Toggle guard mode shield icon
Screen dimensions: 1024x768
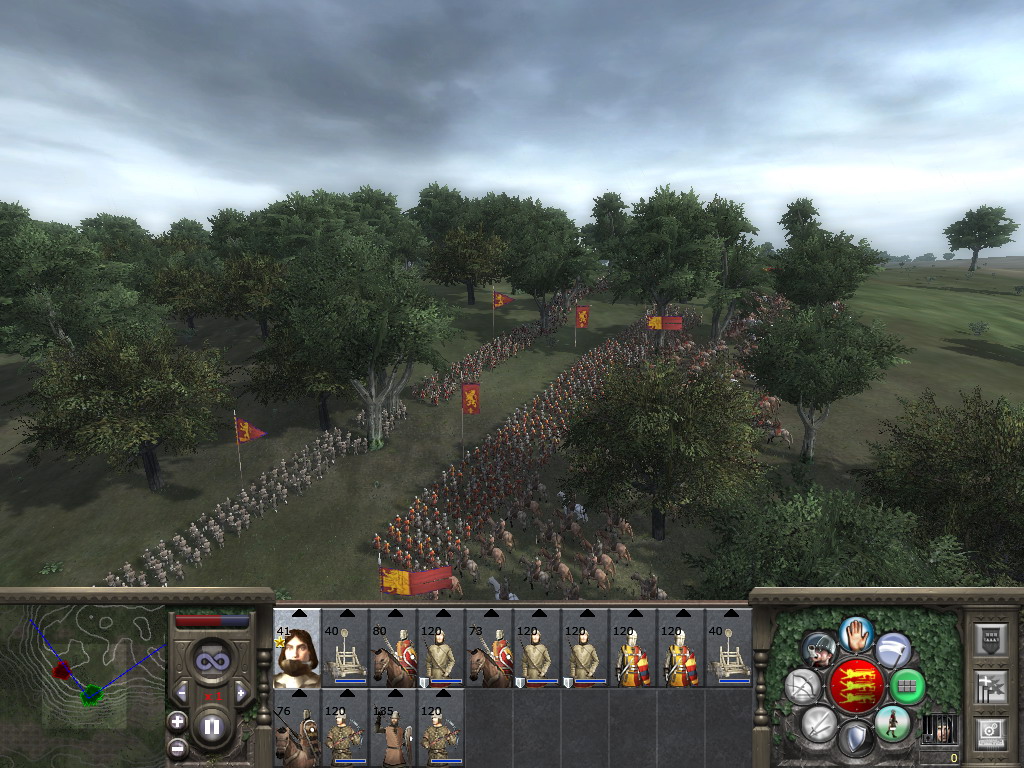point(855,740)
